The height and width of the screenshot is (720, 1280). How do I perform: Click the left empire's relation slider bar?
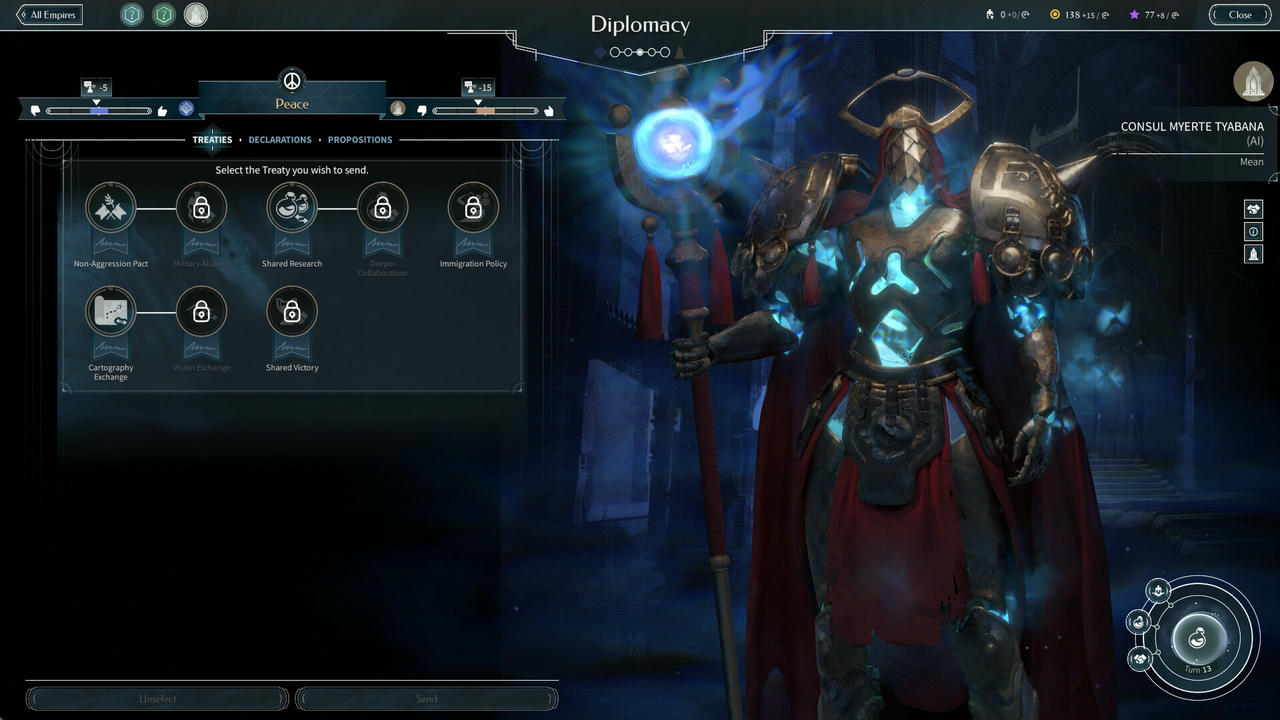(100, 111)
